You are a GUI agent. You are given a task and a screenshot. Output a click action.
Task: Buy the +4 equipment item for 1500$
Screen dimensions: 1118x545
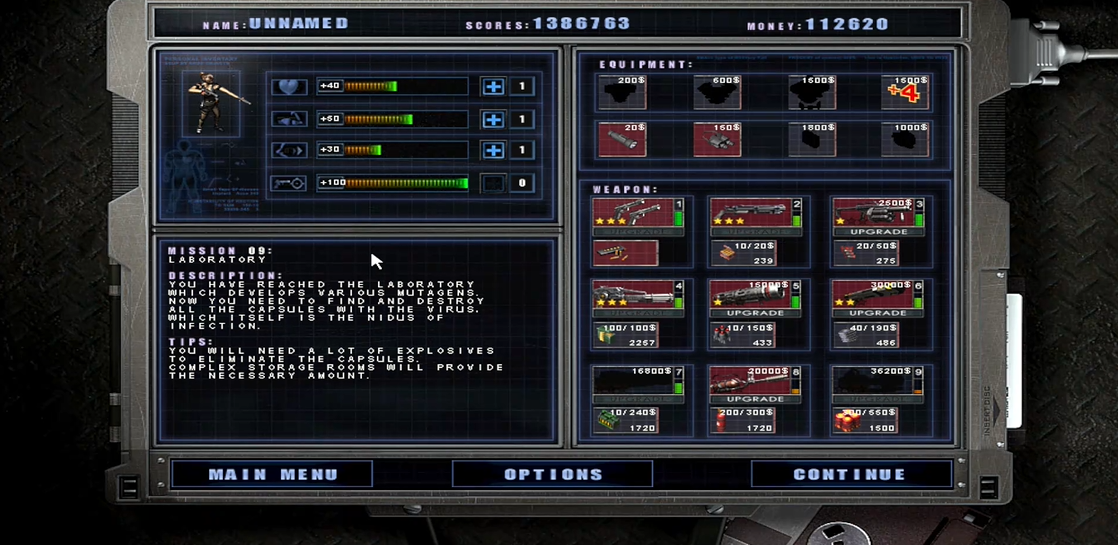point(904,92)
